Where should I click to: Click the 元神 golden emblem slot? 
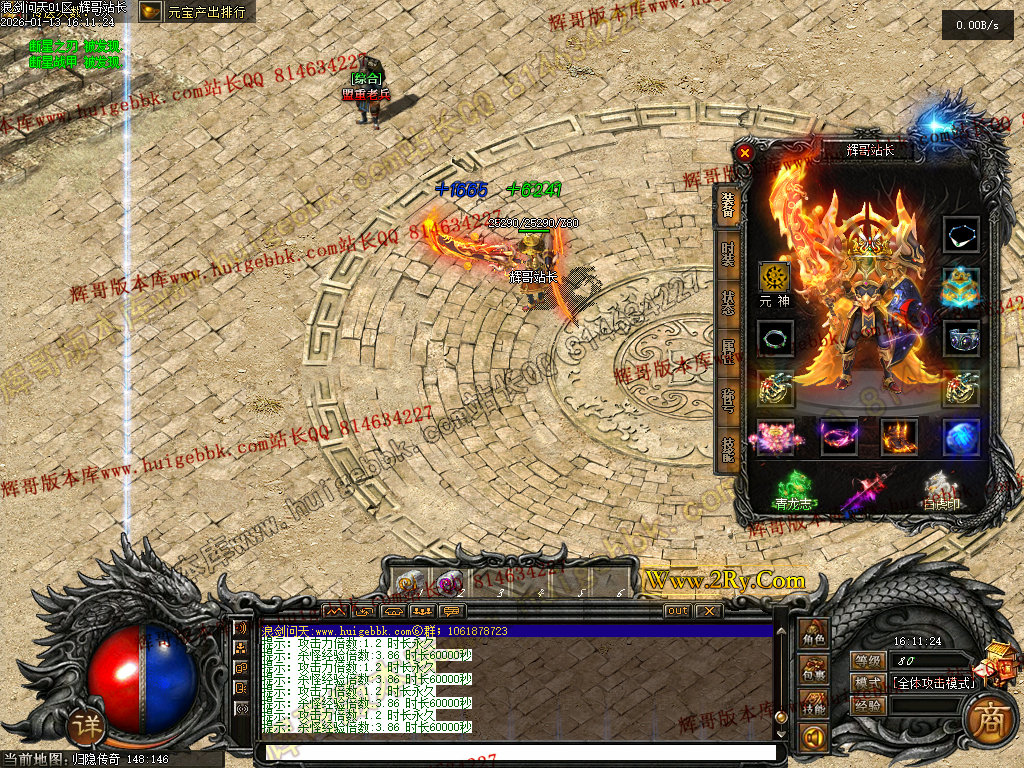(774, 277)
